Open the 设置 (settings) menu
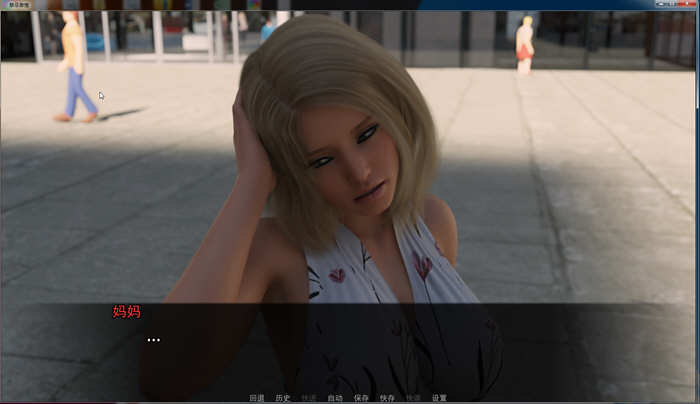This screenshot has width=700, height=404. (439, 398)
